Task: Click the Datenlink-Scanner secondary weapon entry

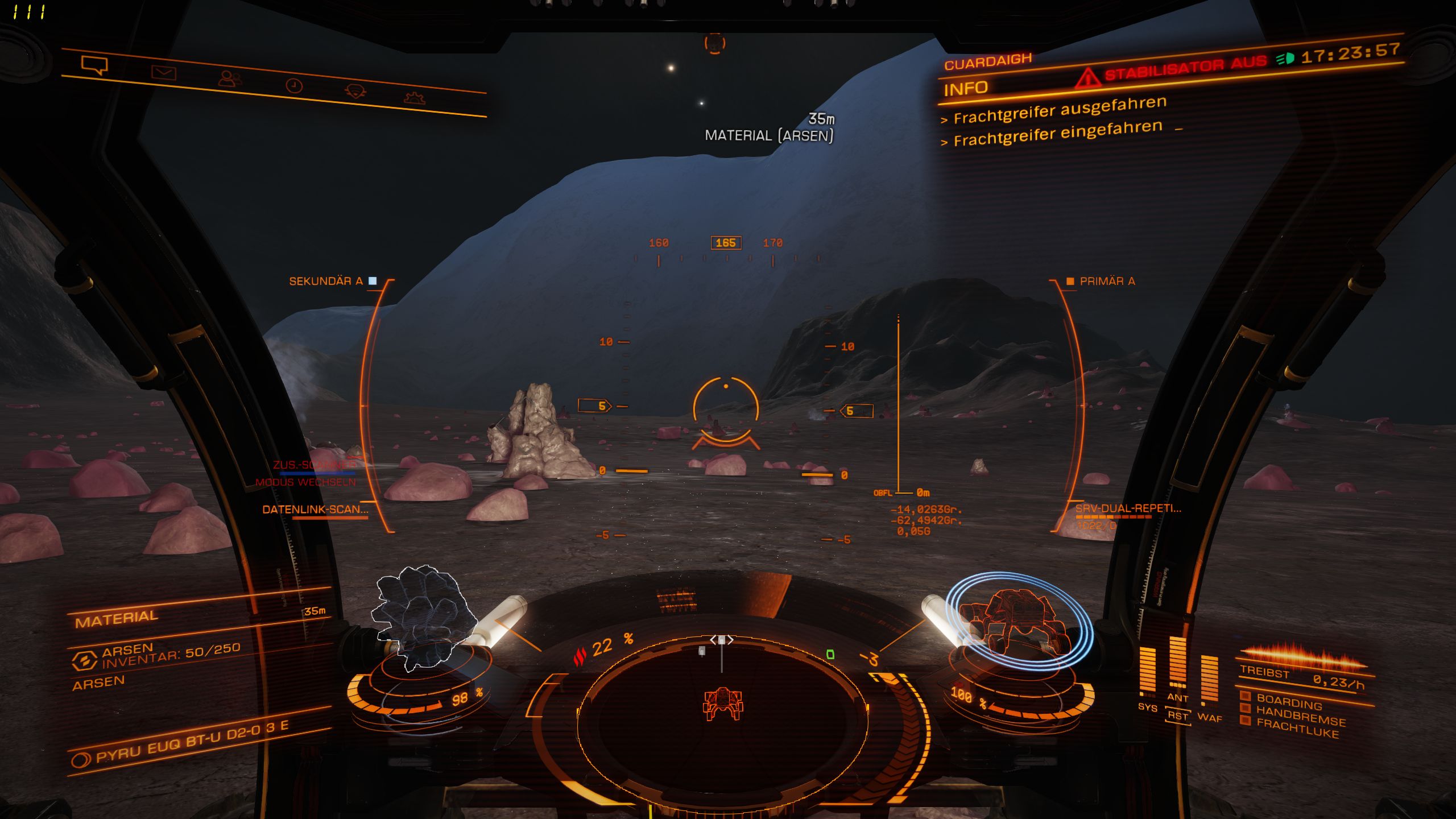Action: coord(315,510)
